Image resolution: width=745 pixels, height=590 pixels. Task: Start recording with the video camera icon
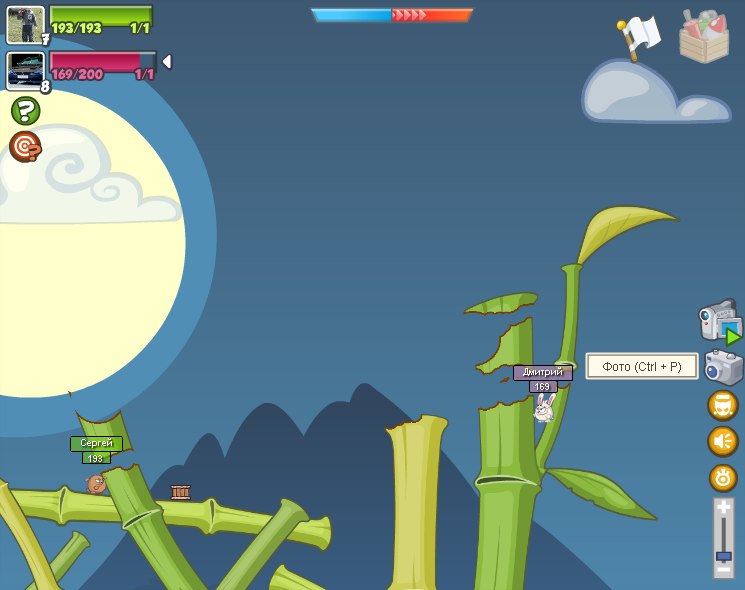720,322
